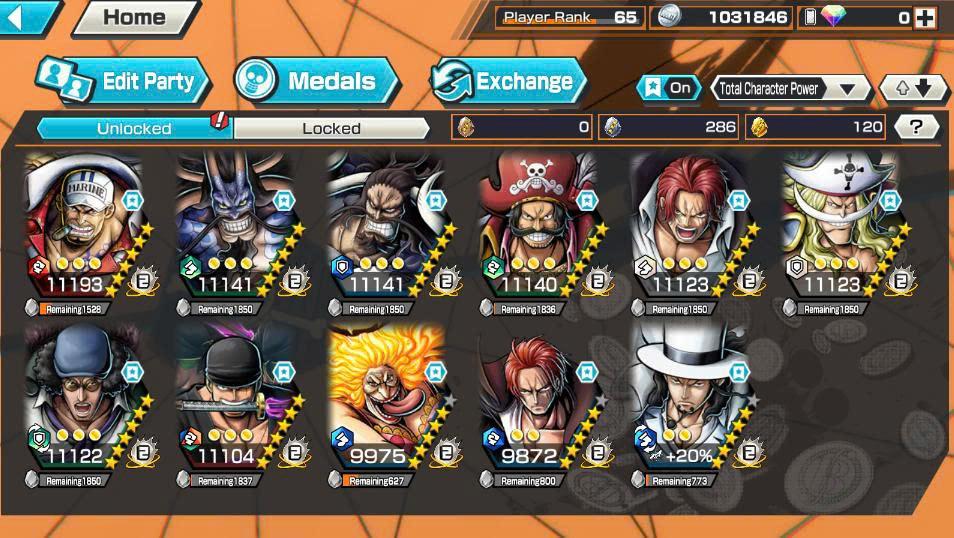The image size is (954, 538).
Task: Reverse the sort order with arrows button
Action: click(913, 88)
